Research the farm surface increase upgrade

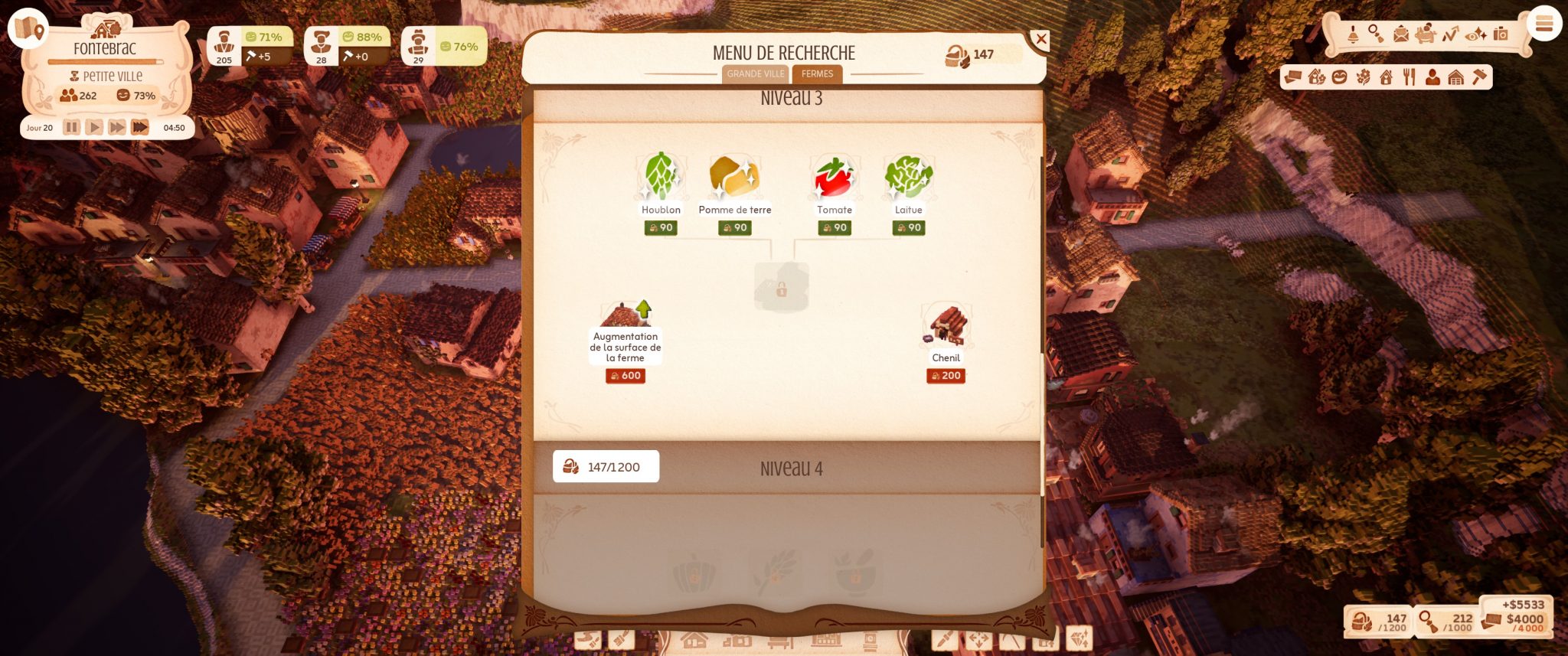coord(626,320)
